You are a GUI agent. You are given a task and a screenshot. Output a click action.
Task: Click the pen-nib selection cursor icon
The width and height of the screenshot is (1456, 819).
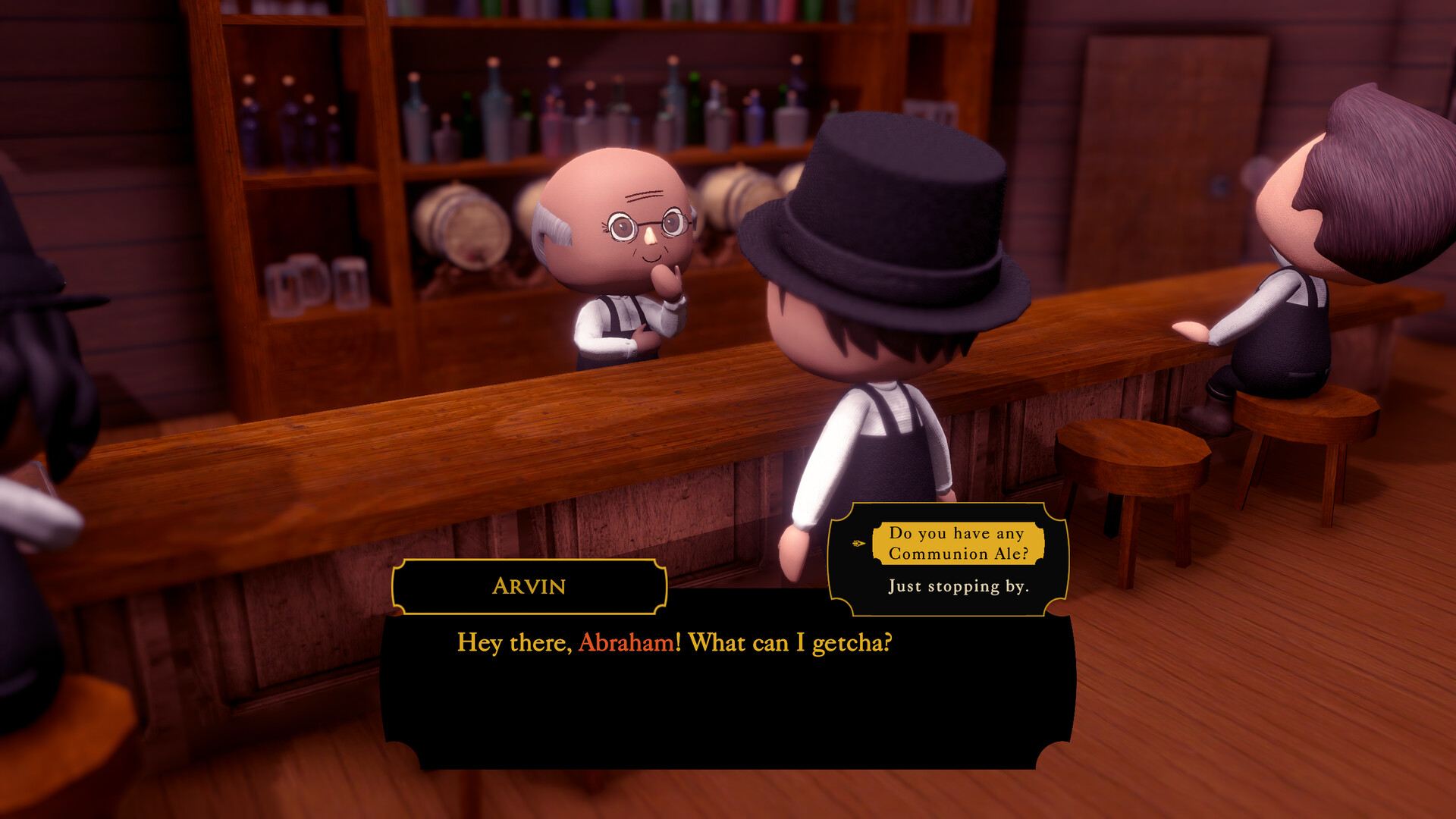pyautogui.click(x=858, y=543)
